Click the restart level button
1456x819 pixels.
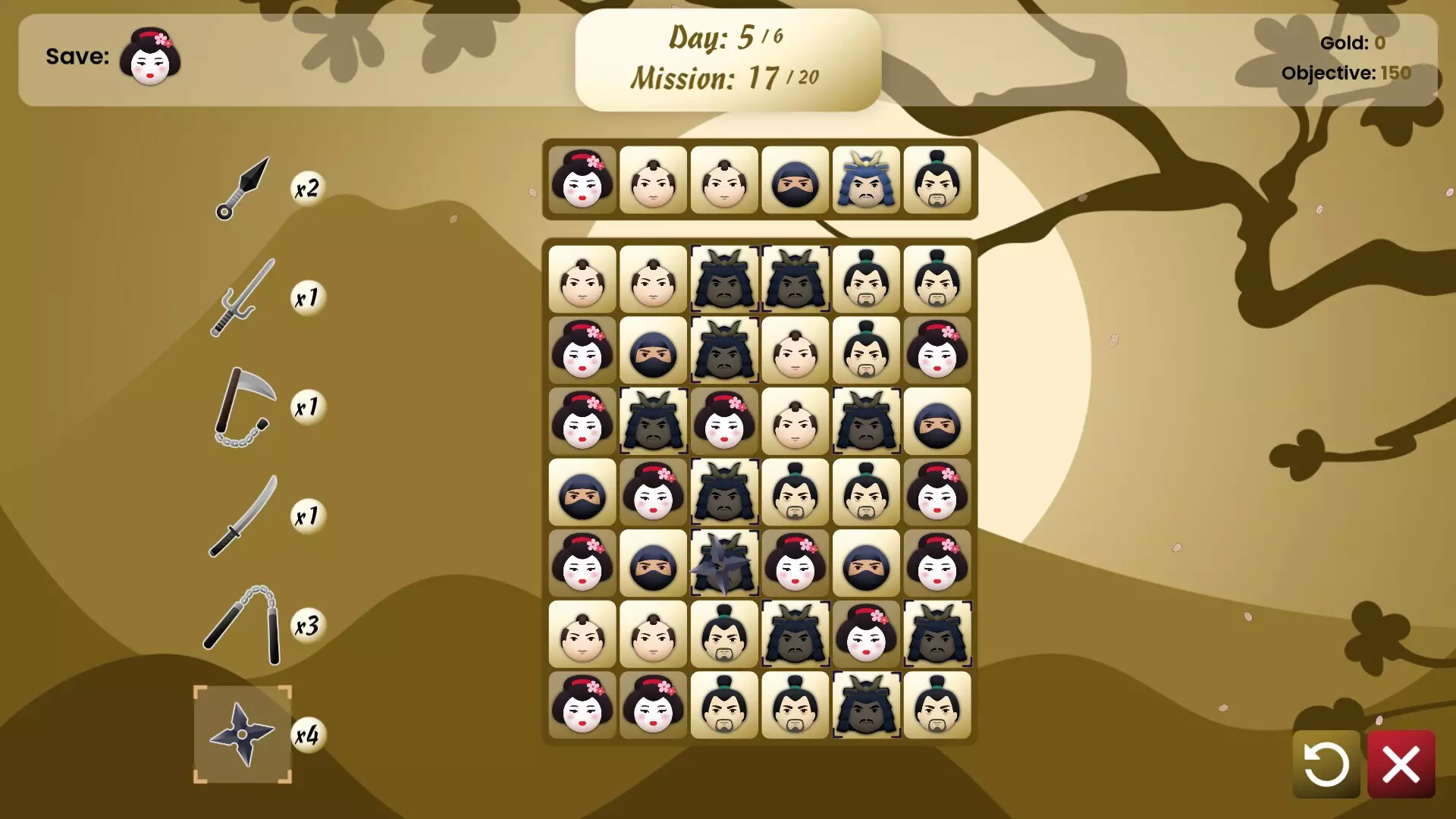tap(1326, 763)
